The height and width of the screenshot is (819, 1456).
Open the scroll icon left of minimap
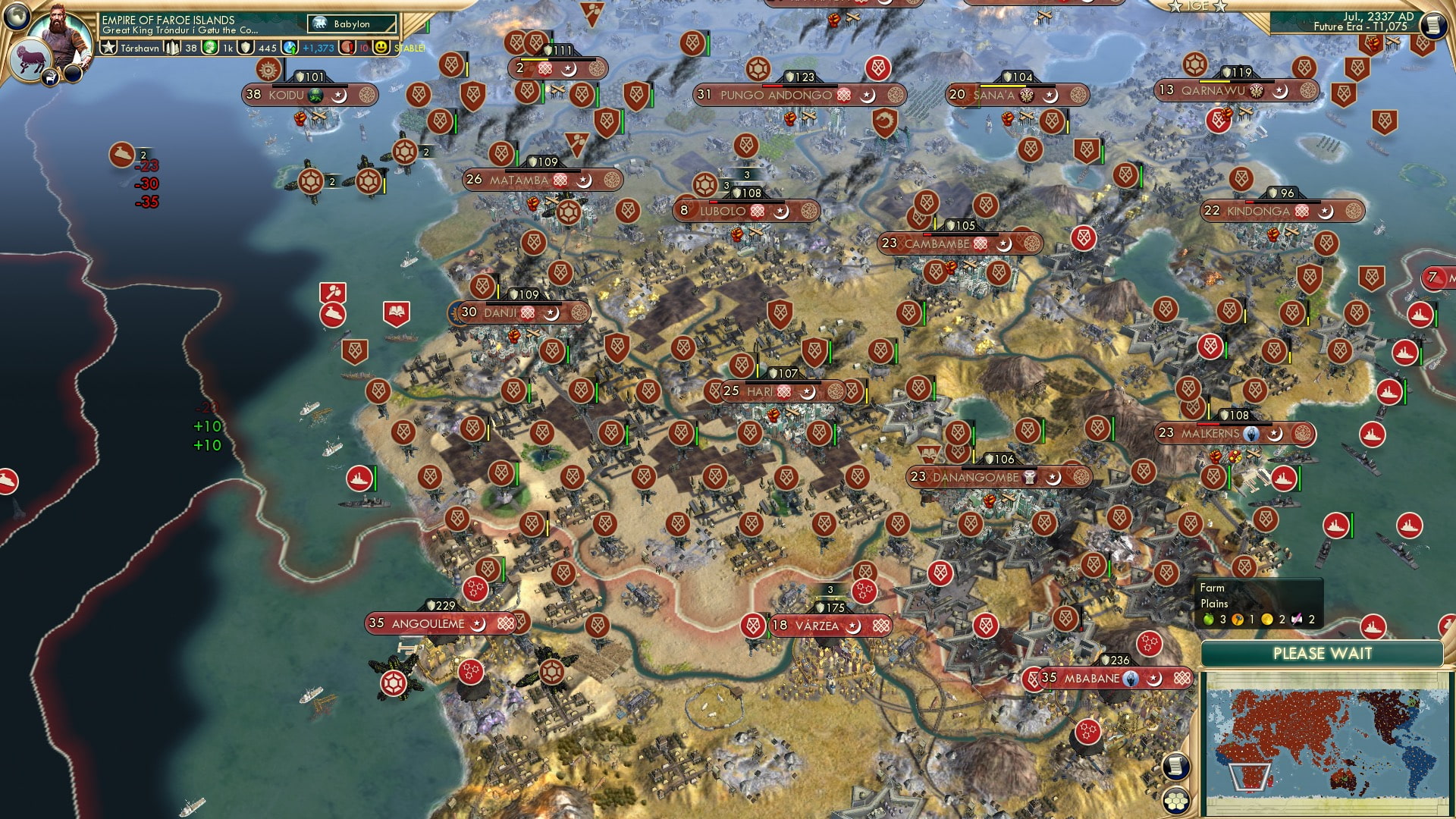coord(1175,767)
